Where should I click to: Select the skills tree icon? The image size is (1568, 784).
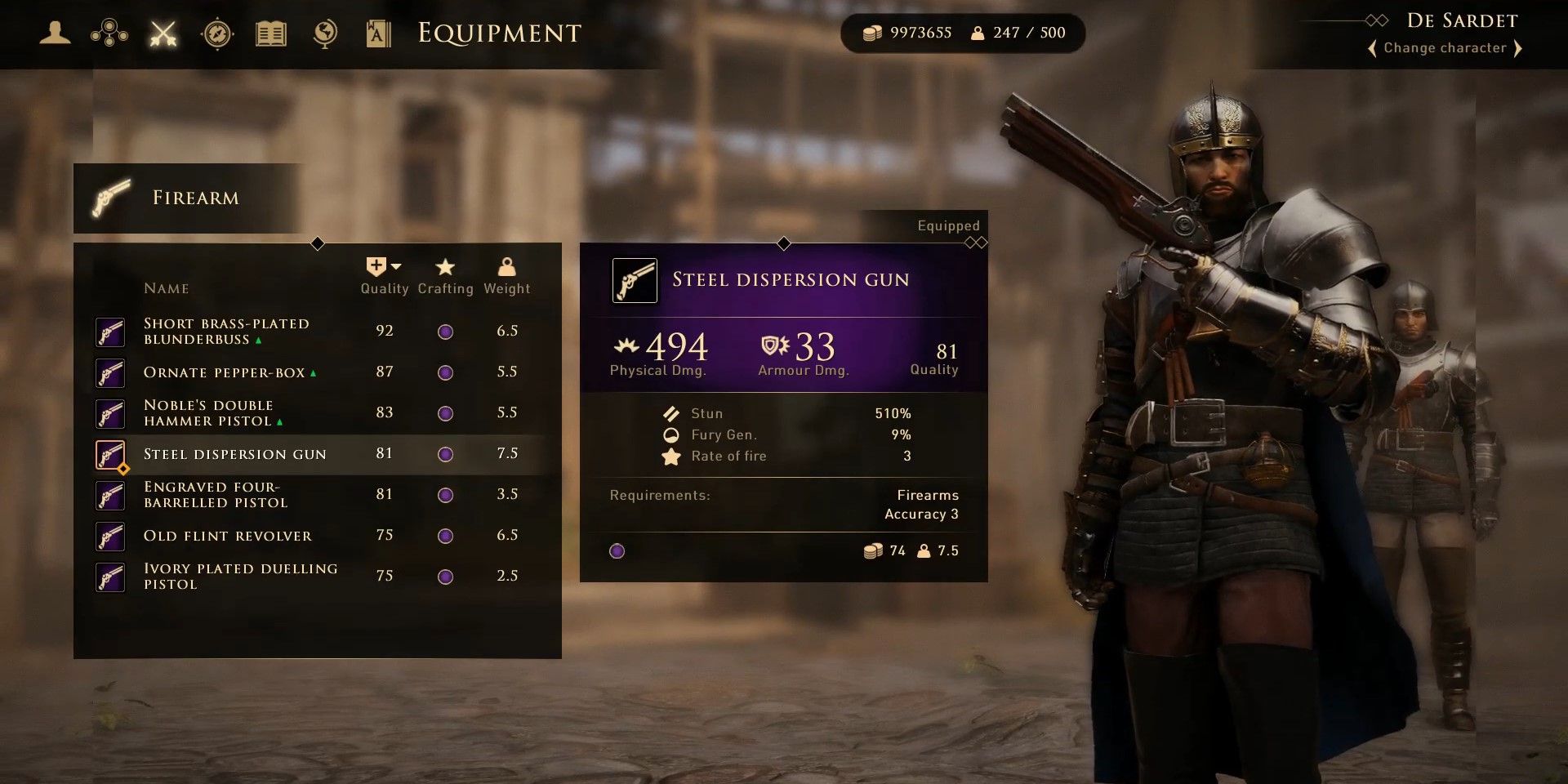(x=109, y=33)
